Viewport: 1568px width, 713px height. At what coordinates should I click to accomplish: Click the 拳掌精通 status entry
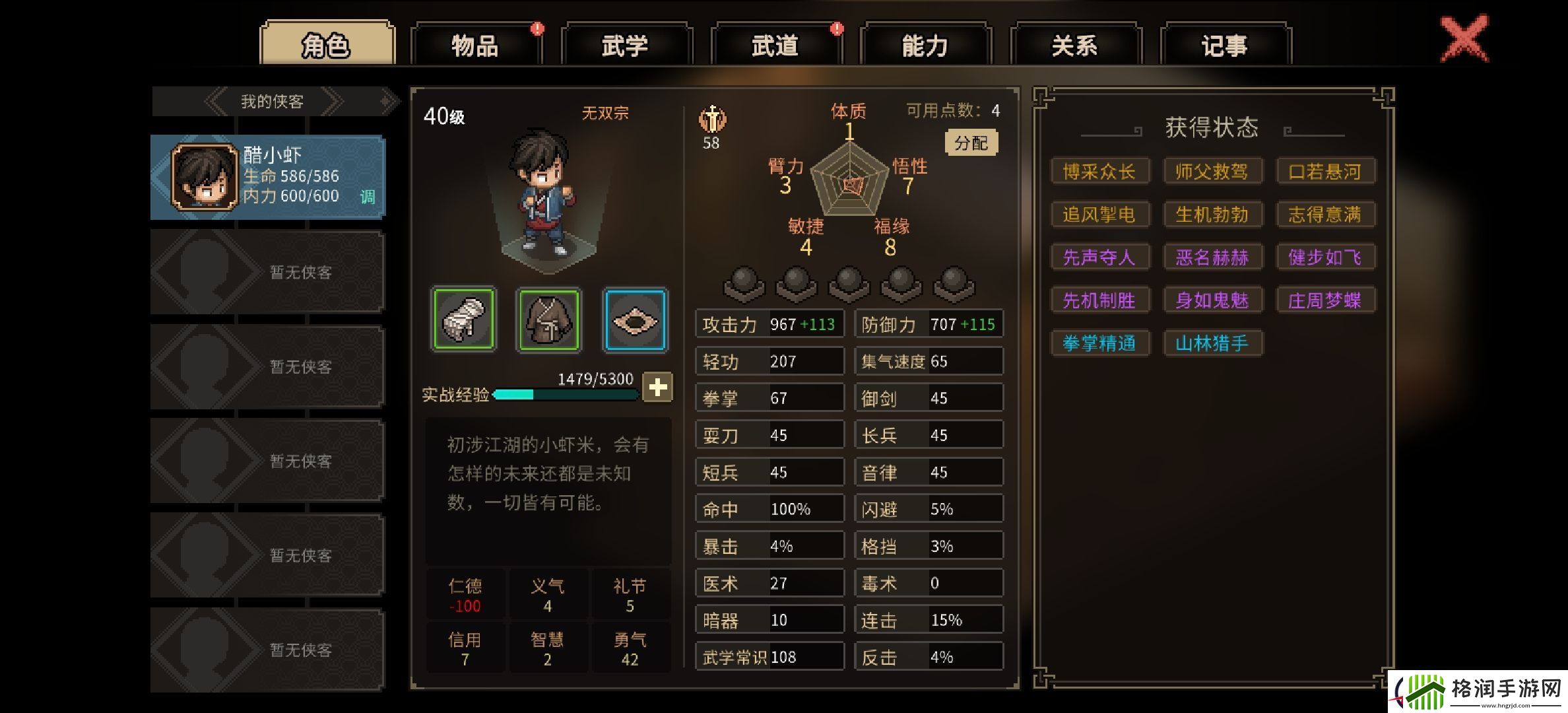(x=1100, y=343)
